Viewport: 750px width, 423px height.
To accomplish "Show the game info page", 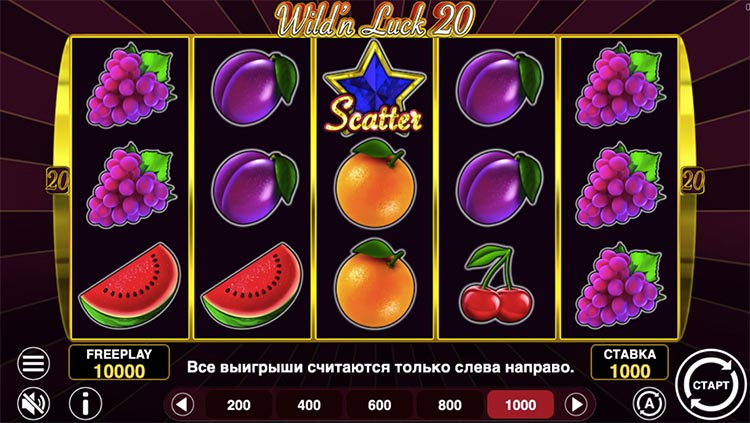I will pyautogui.click(x=85, y=404).
